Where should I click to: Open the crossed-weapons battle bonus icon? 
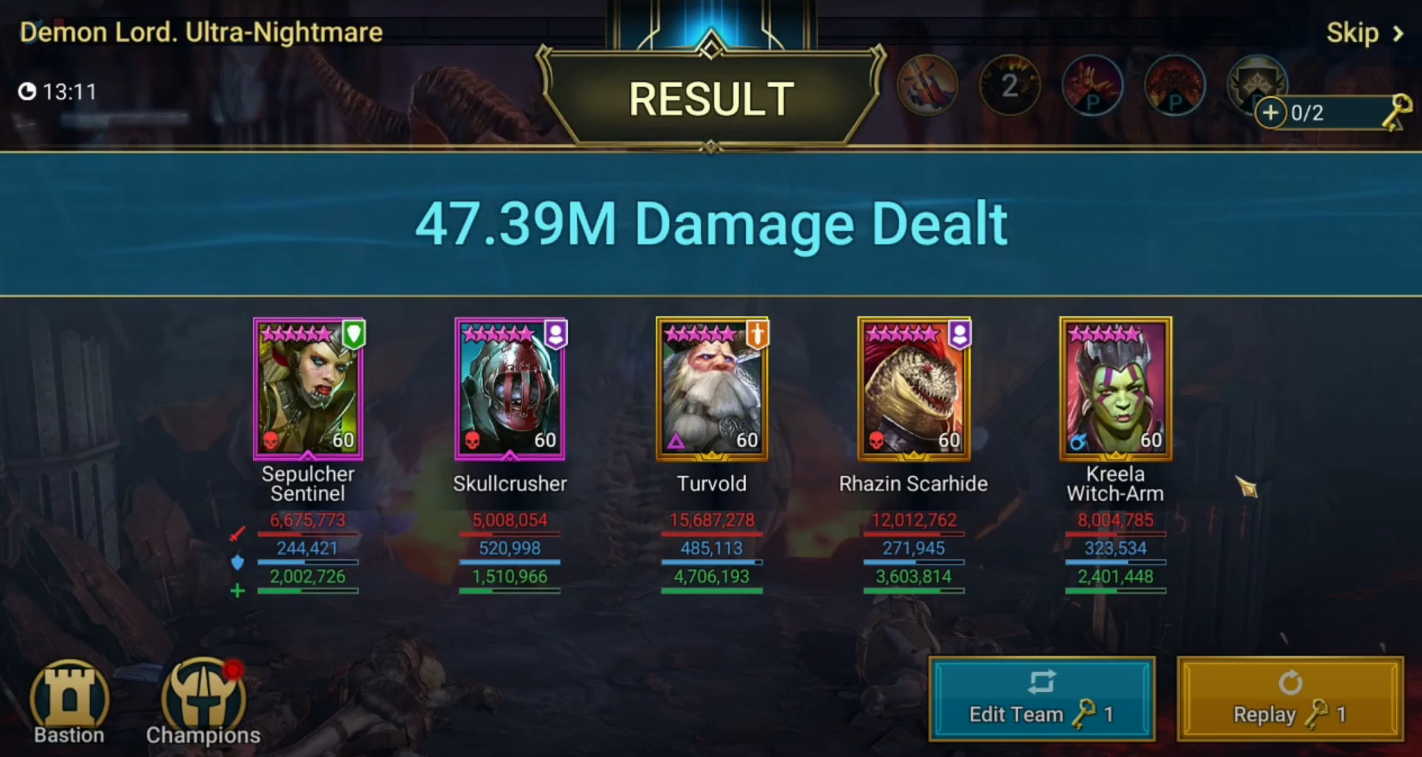pyautogui.click(x=926, y=85)
